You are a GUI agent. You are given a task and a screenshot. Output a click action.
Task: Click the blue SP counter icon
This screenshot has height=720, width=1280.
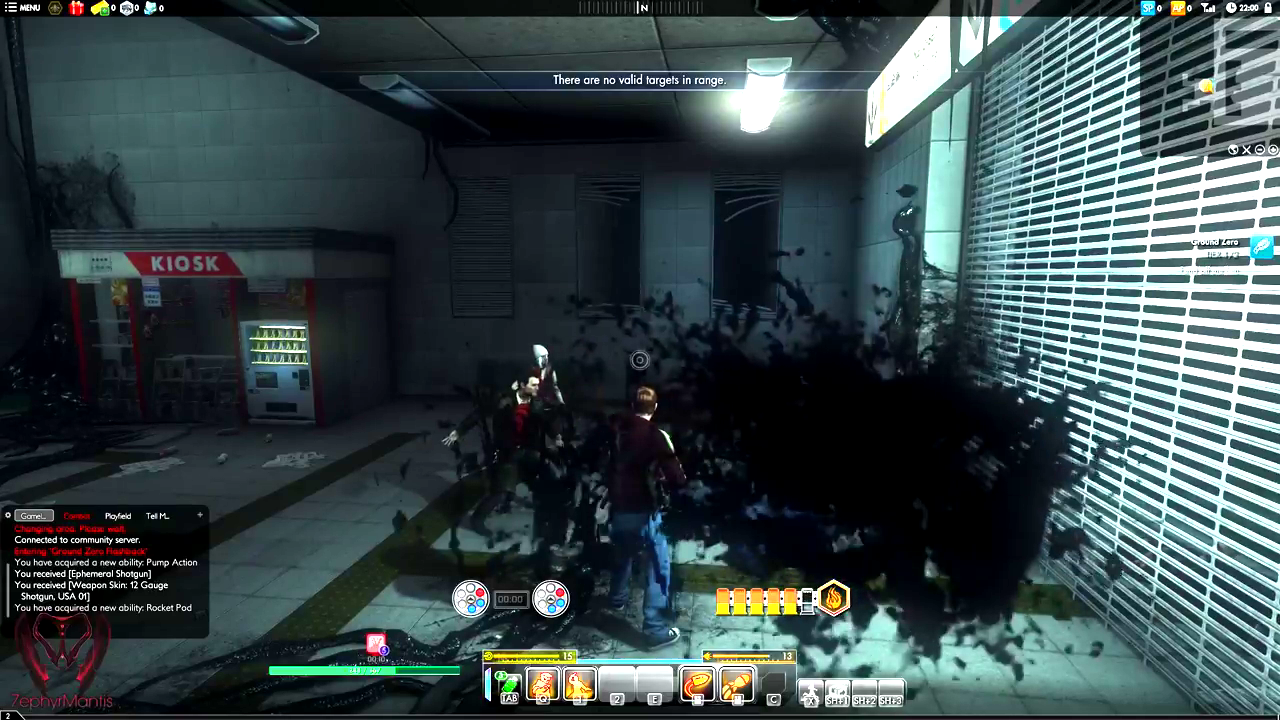click(1147, 8)
